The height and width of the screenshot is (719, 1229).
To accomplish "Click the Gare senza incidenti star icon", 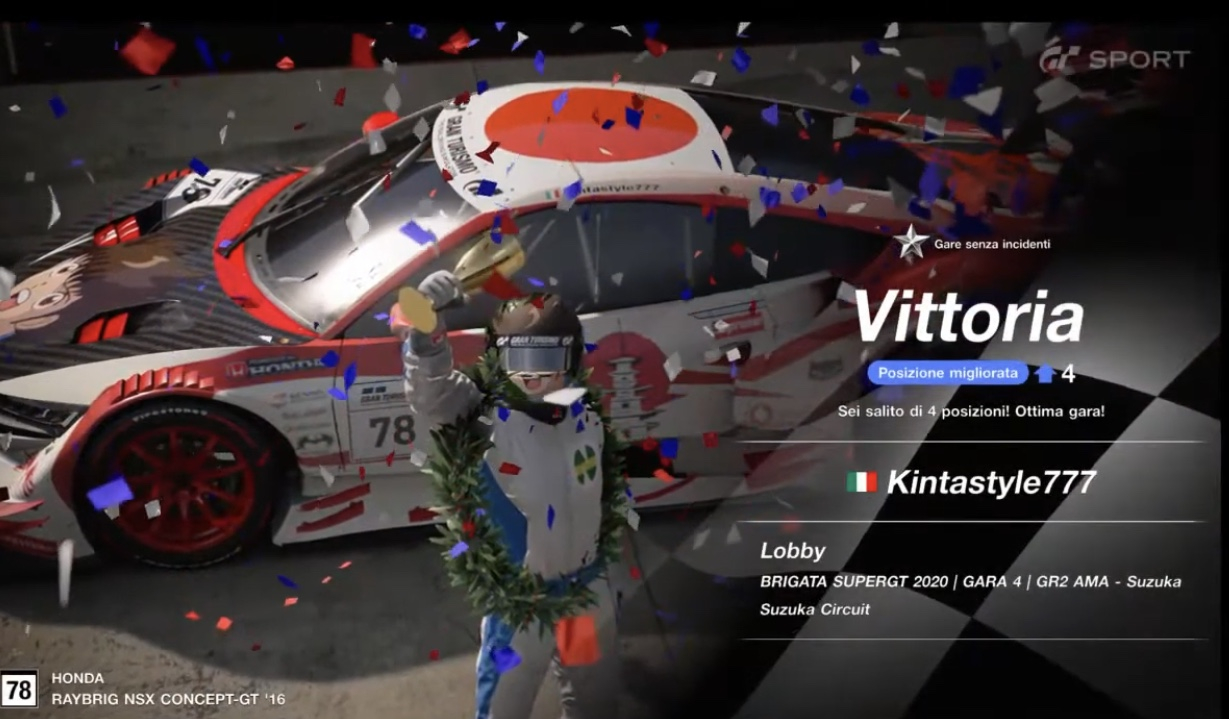I will coord(911,242).
